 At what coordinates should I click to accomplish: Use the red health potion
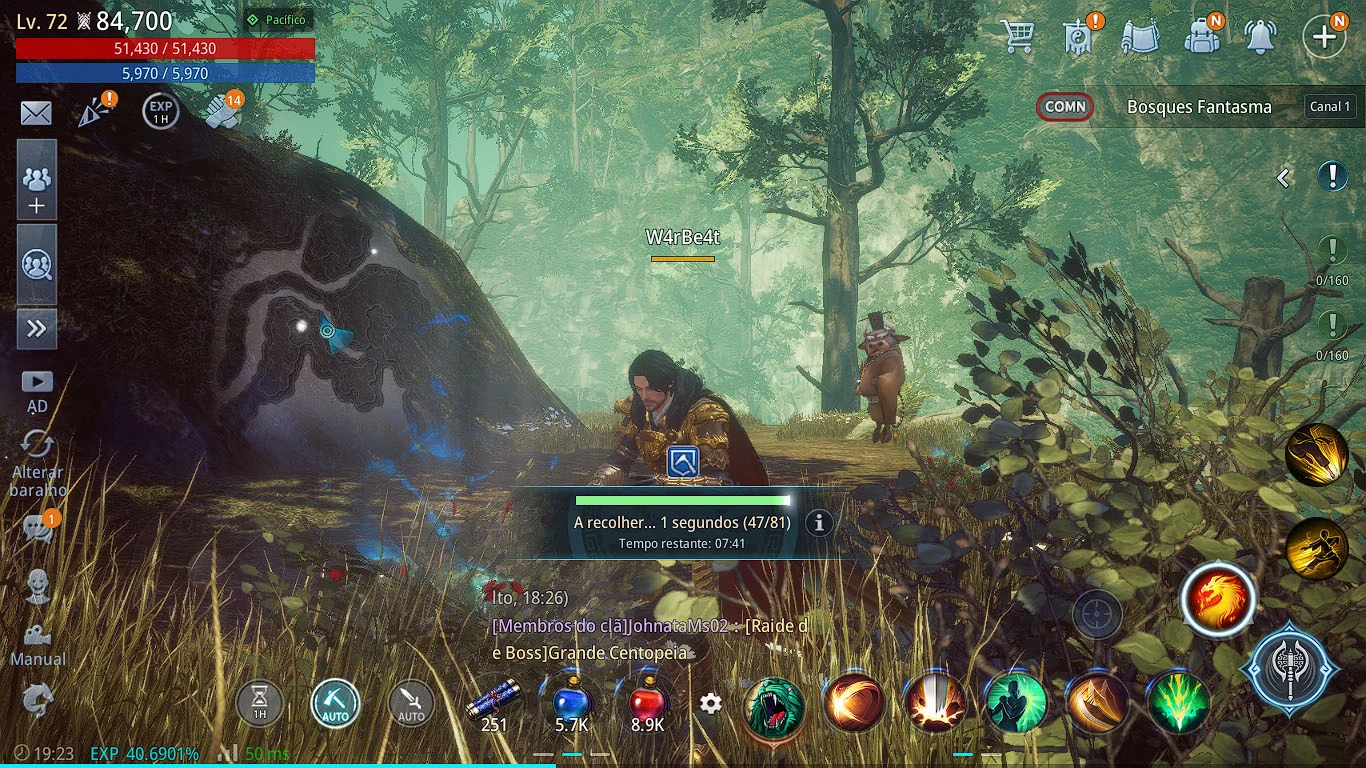(x=648, y=703)
